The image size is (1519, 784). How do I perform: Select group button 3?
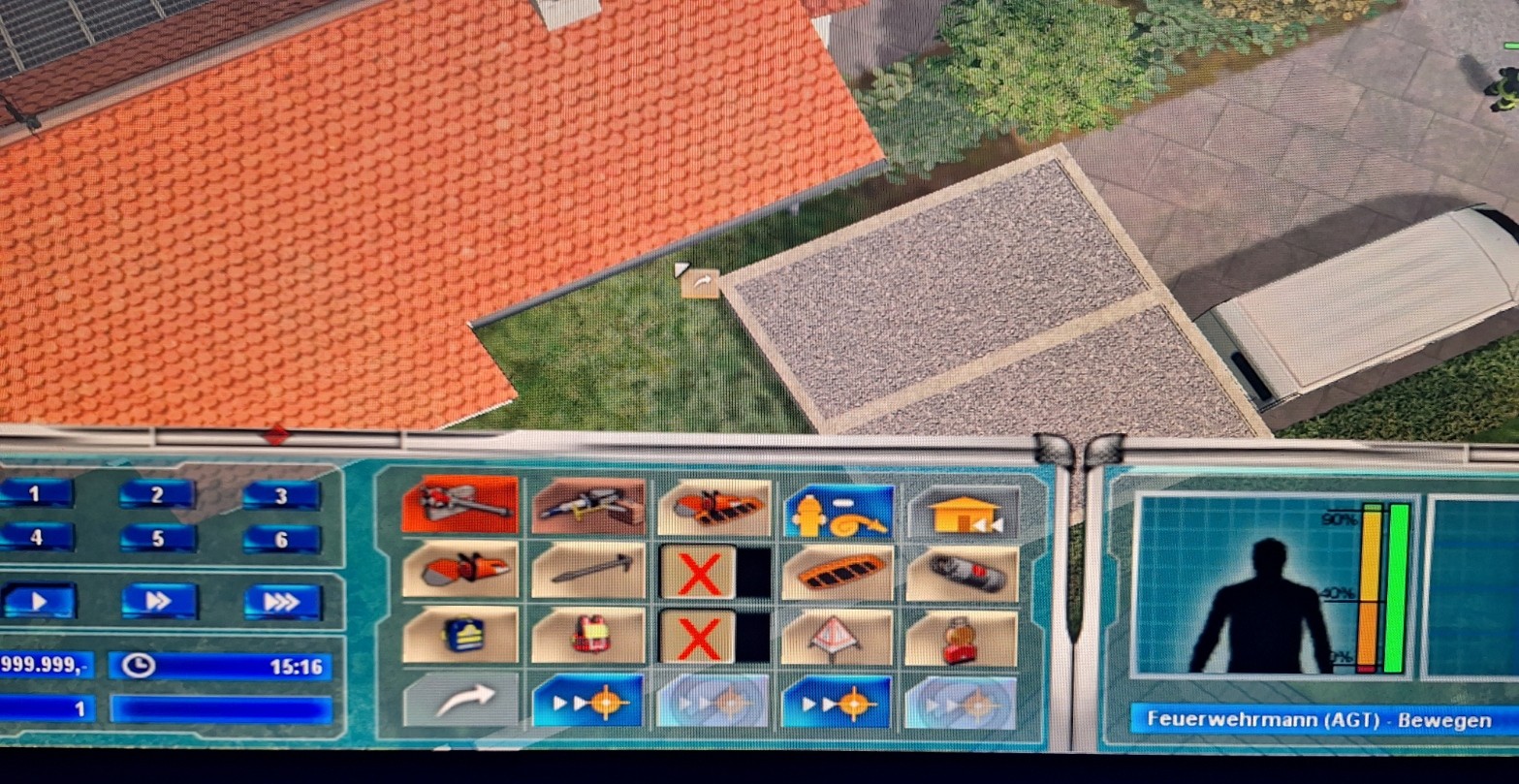(x=281, y=496)
